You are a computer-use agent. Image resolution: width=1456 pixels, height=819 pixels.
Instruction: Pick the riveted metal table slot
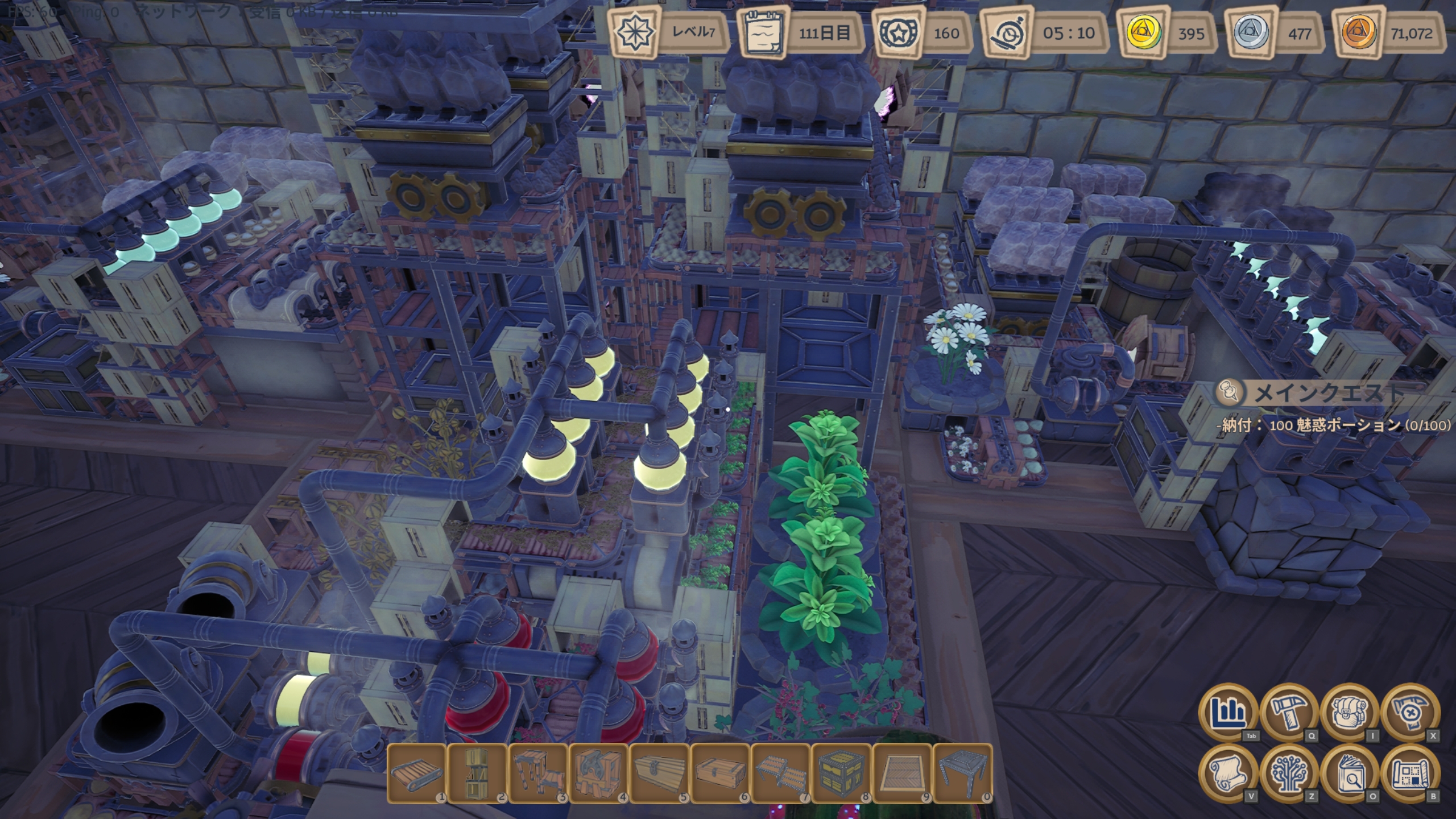pyautogui.click(x=963, y=773)
